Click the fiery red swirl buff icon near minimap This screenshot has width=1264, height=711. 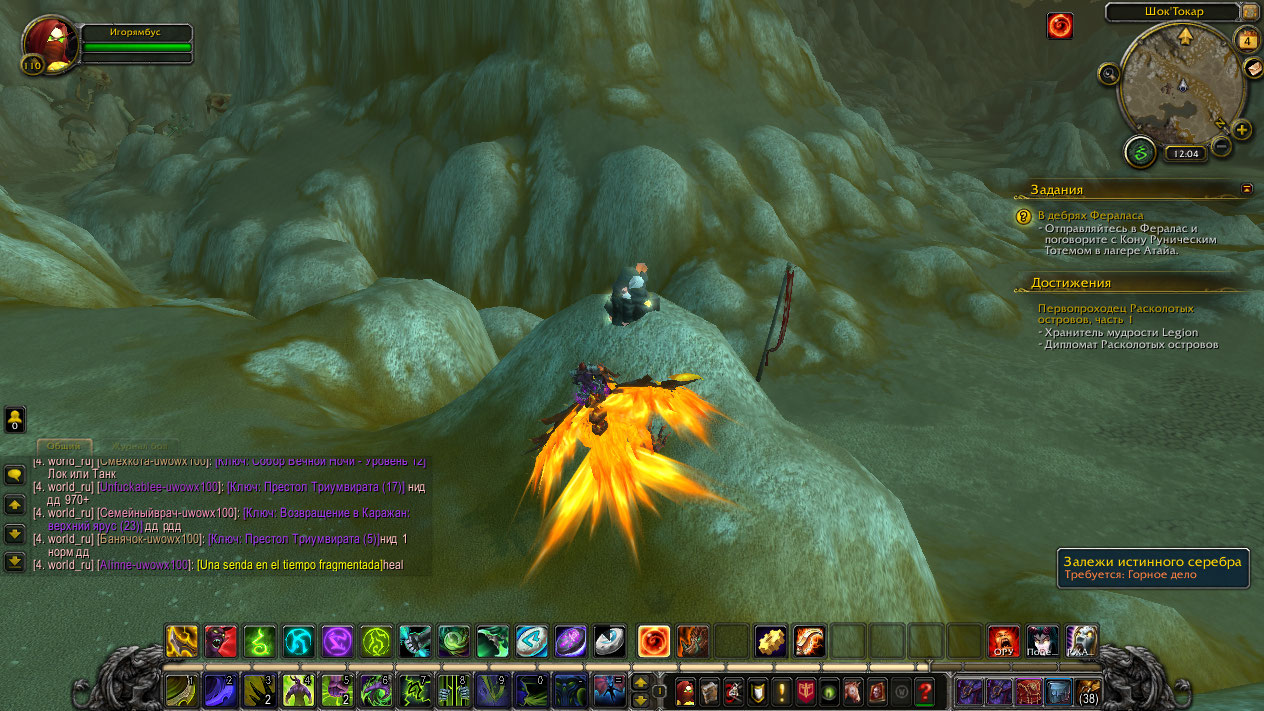tap(1060, 26)
